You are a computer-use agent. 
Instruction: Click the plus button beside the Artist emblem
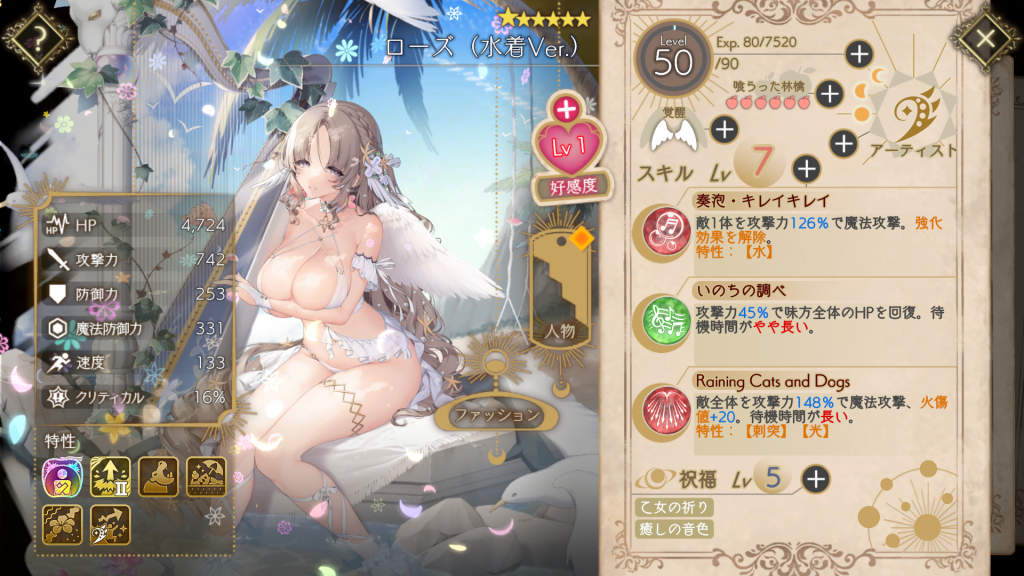[x=844, y=144]
